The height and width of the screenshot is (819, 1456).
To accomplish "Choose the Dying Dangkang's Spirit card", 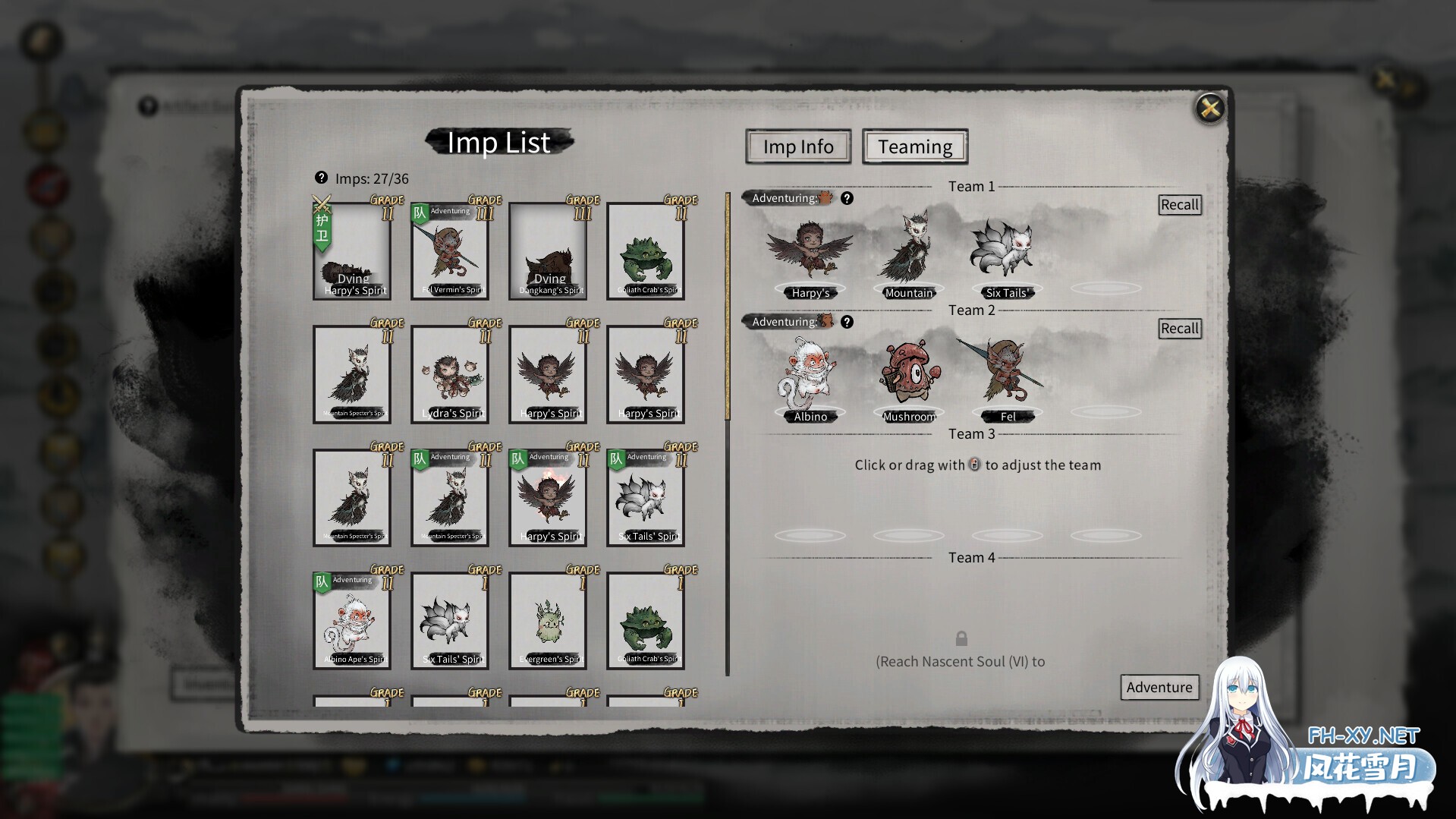I will pyautogui.click(x=548, y=251).
